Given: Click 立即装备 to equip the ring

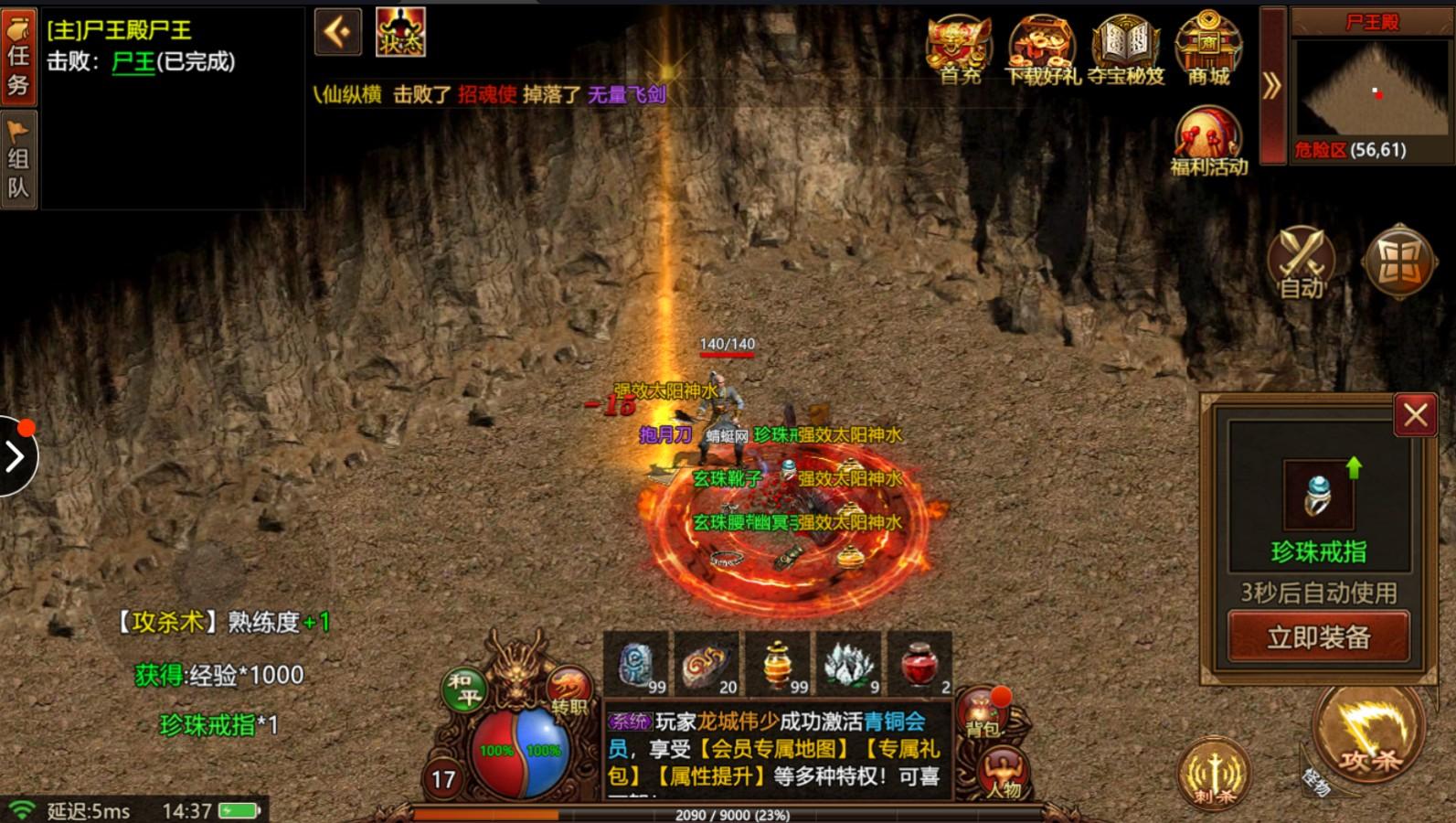Looking at the screenshot, I should 1318,636.
